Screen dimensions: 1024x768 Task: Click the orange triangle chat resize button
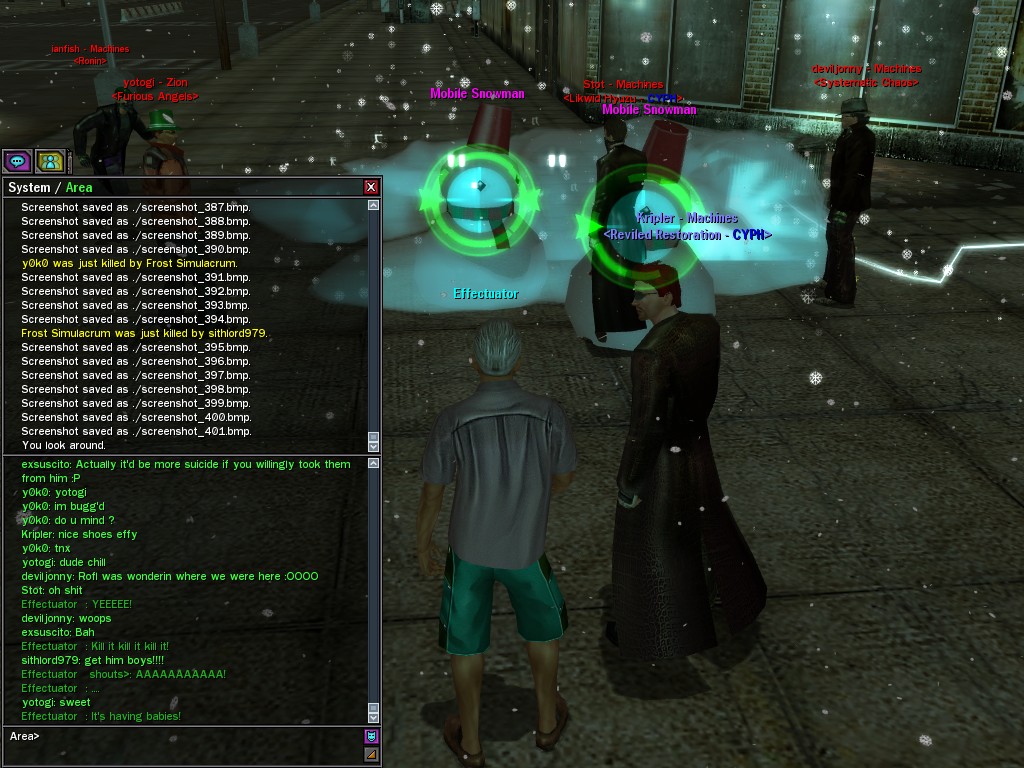click(x=371, y=754)
